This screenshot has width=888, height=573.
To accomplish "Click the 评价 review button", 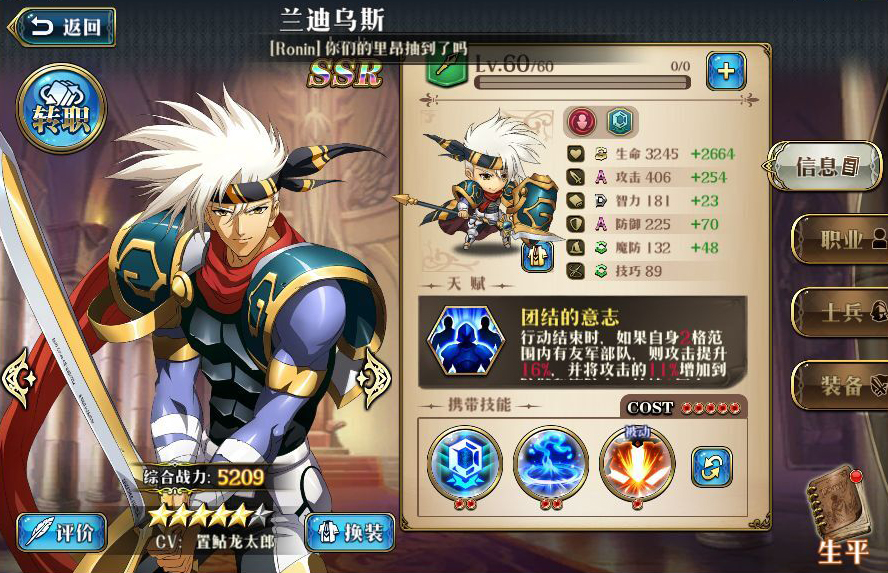I will [62, 532].
